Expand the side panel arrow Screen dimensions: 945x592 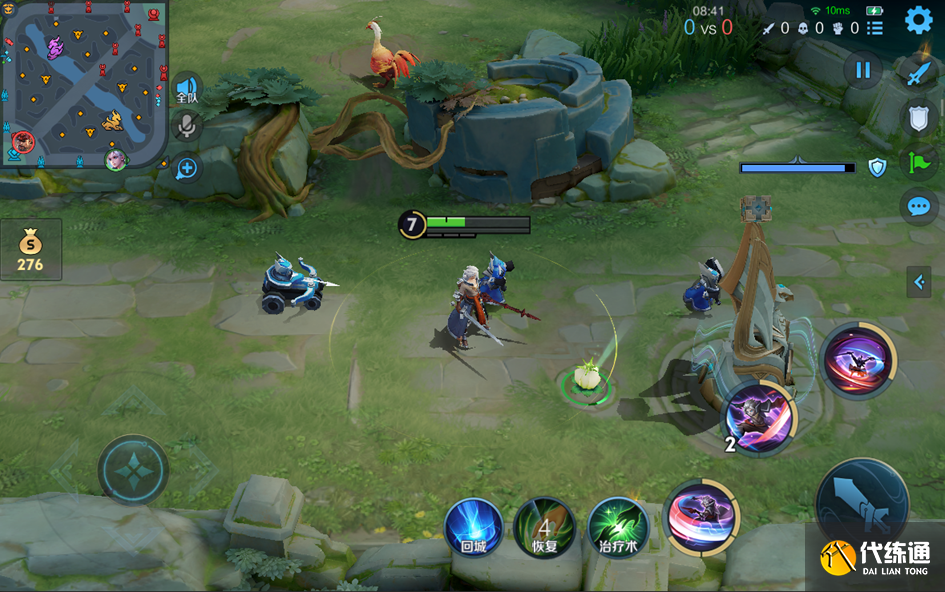coord(919,282)
